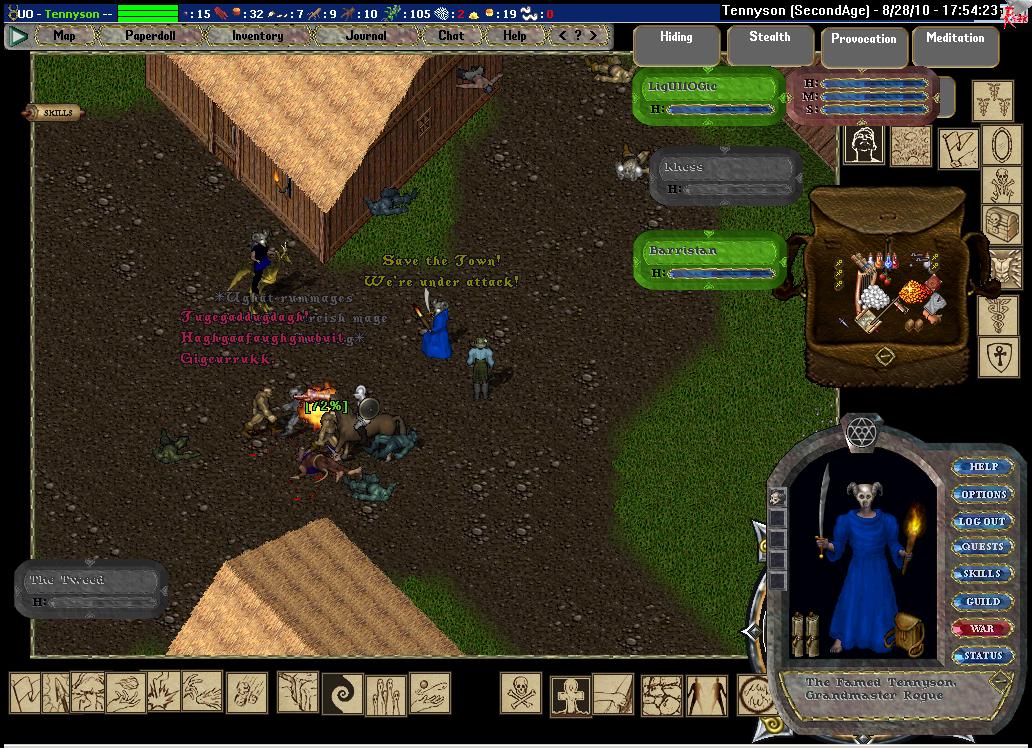1032x748 pixels.
Task: Activate the Provocation skill button
Action: [x=863, y=47]
